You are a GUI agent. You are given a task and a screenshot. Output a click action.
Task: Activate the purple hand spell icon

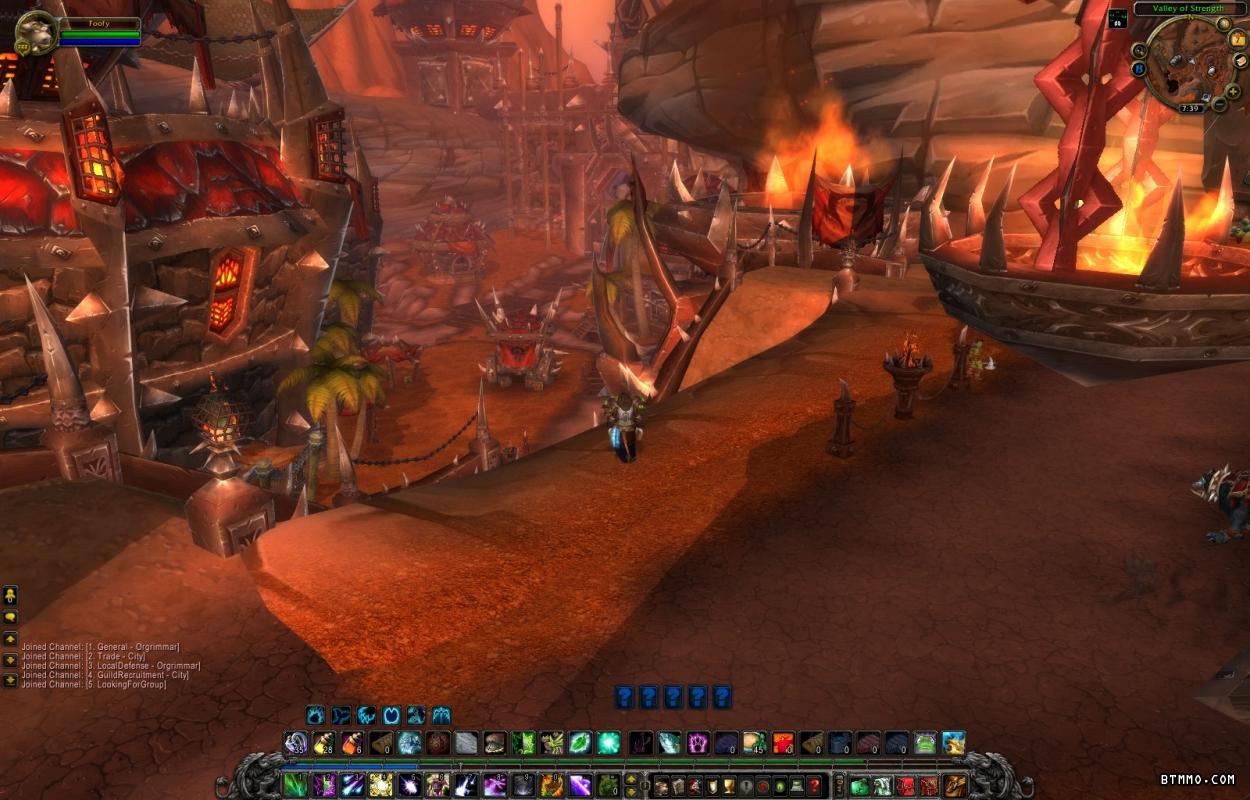[x=698, y=743]
